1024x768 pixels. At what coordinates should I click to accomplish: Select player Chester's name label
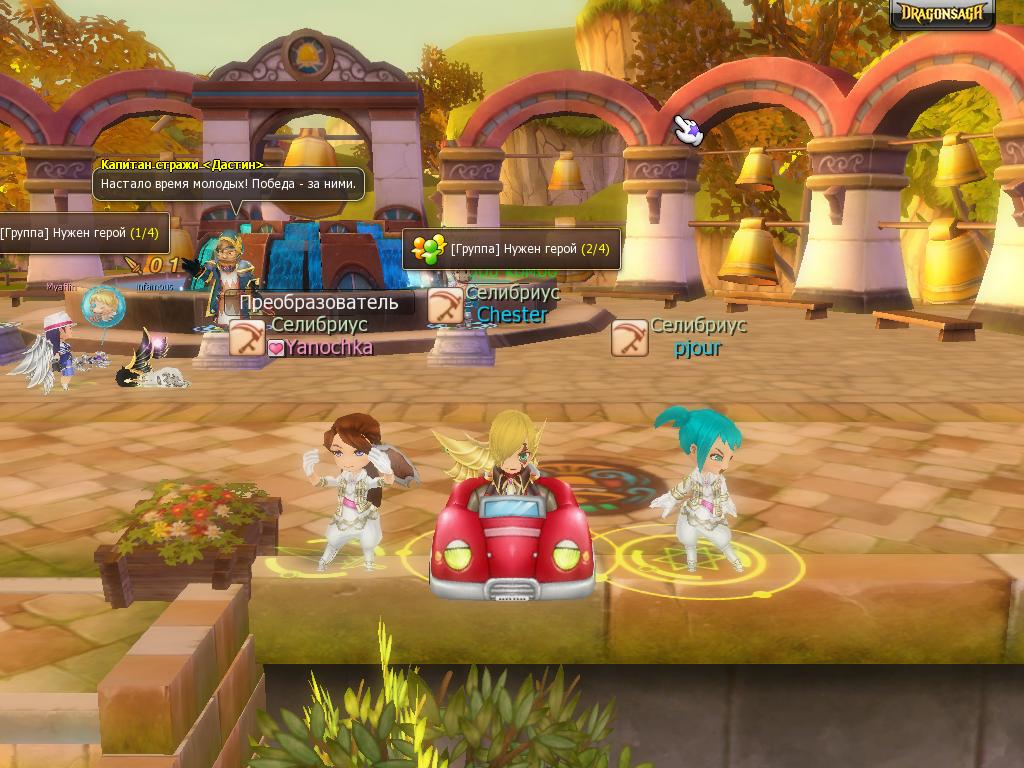511,315
